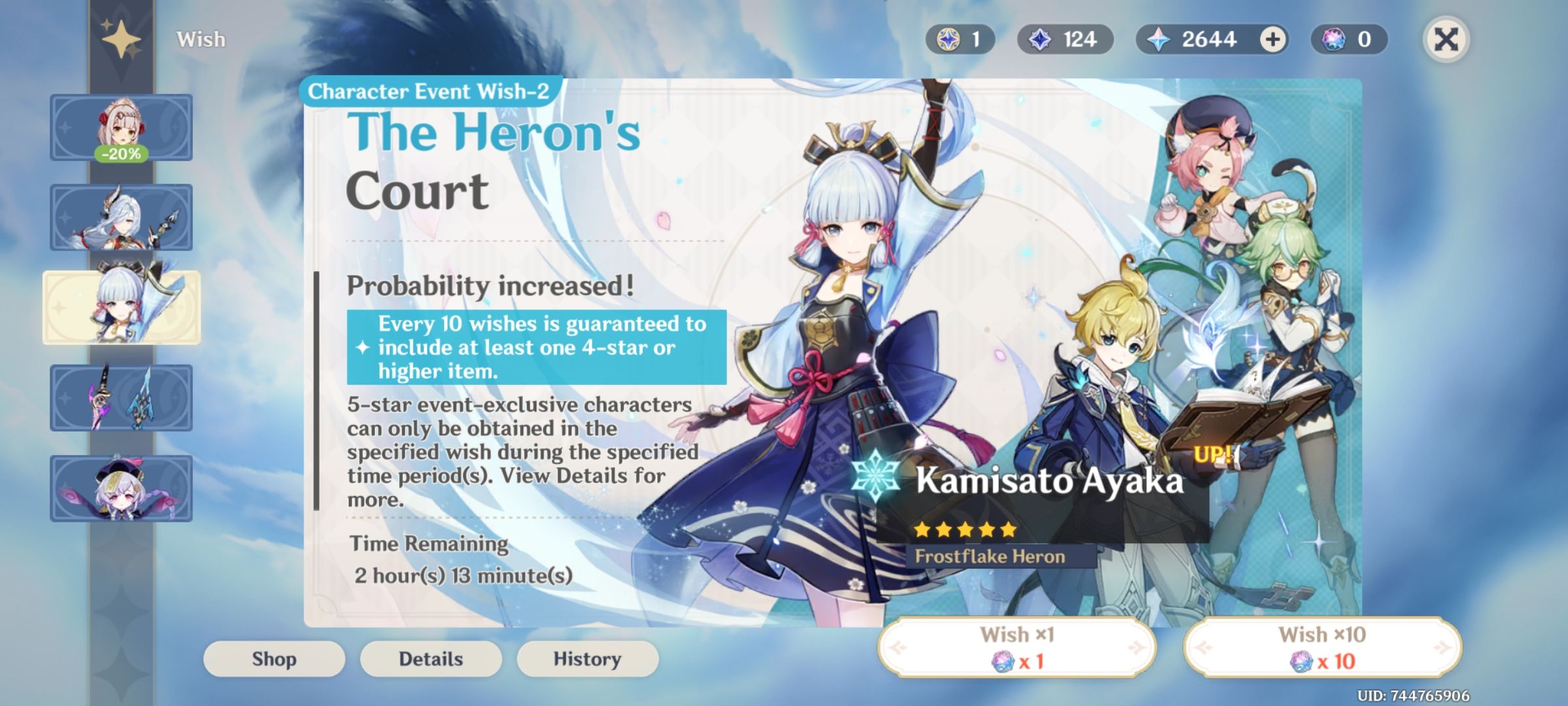View the banner Details
The width and height of the screenshot is (1568, 706).
[x=431, y=658]
